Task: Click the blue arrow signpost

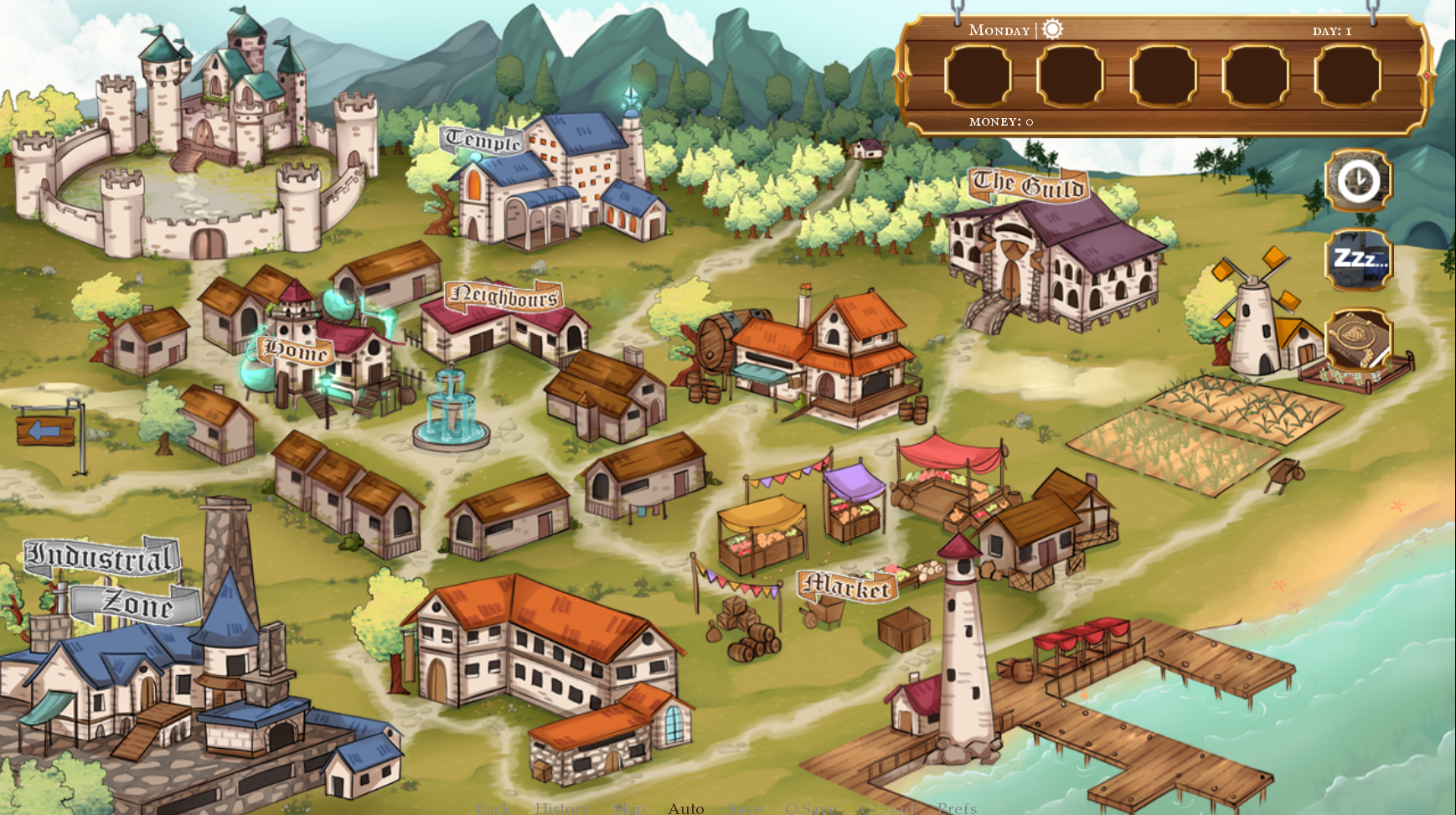Action: [x=45, y=431]
